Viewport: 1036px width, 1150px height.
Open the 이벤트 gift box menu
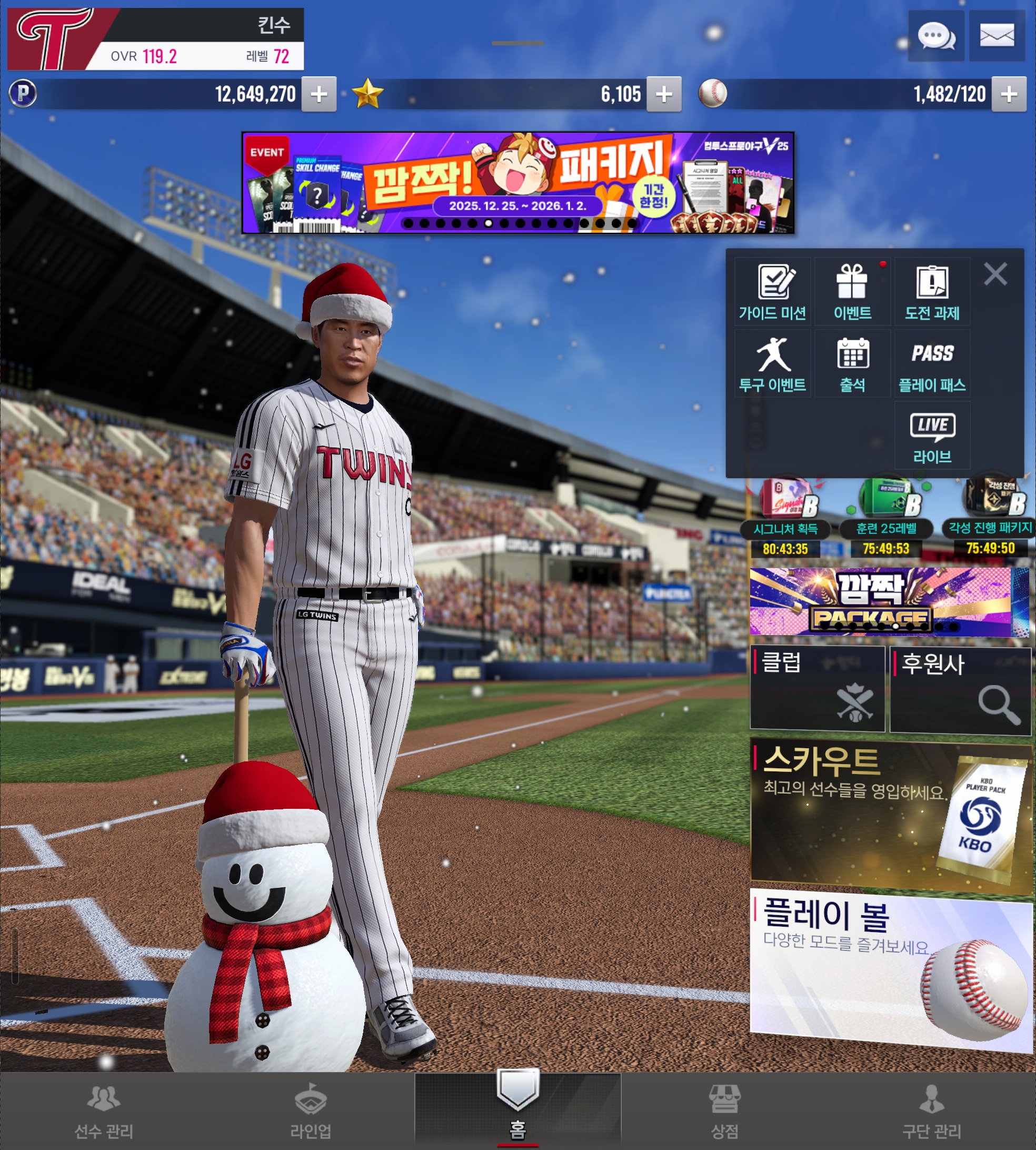tap(852, 292)
